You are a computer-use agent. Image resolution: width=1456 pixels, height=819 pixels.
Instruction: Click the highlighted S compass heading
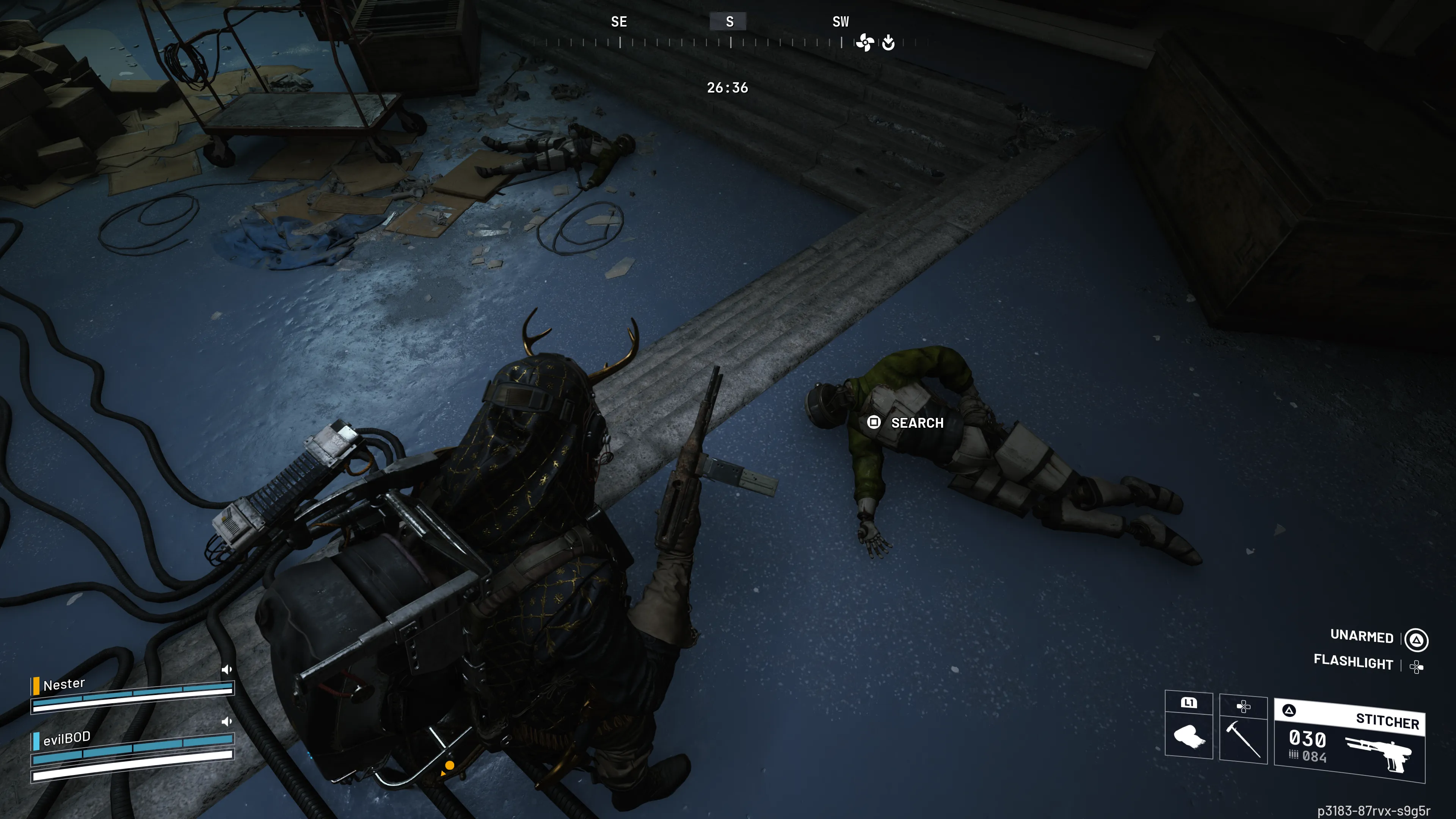729,22
